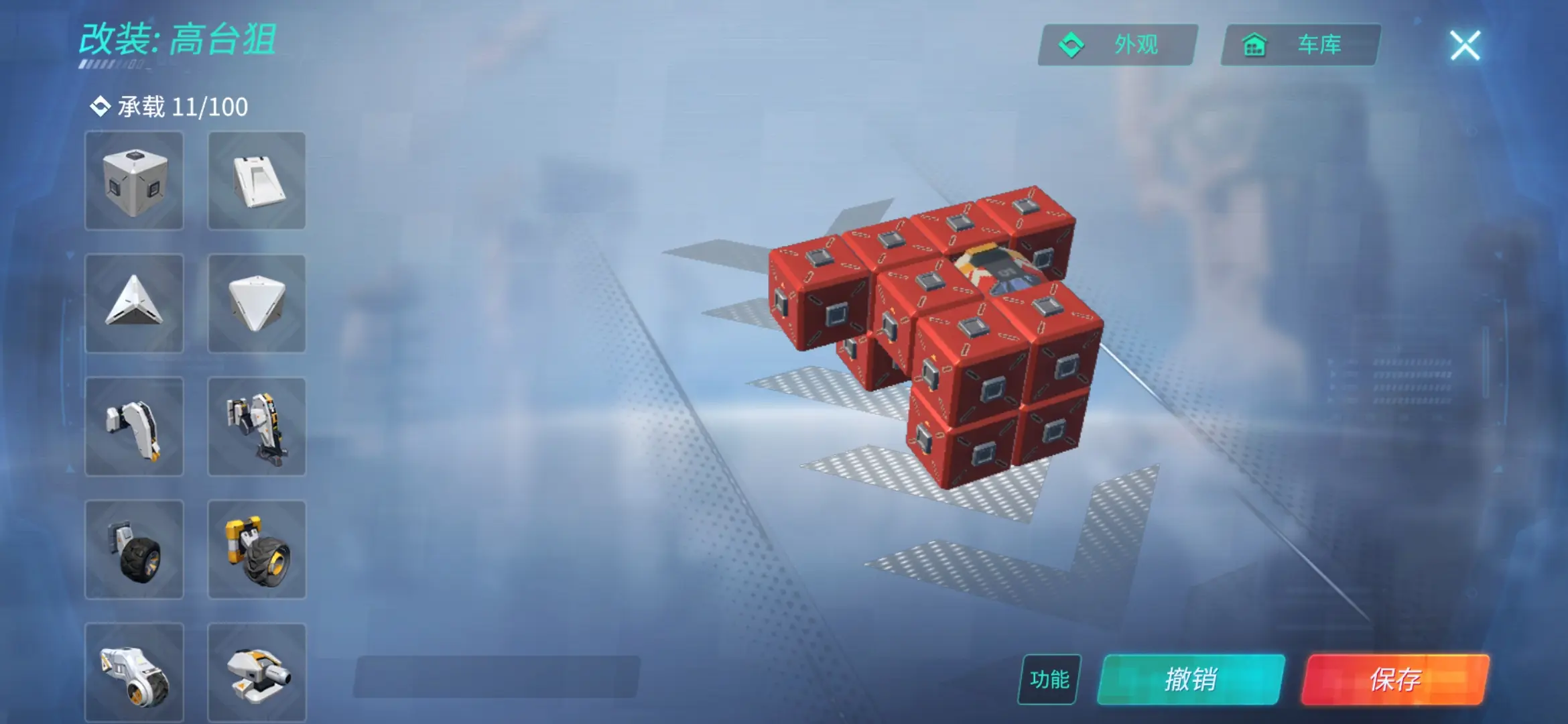Choose the white curved leg part
The width and height of the screenshot is (1568, 724).
[x=134, y=426]
